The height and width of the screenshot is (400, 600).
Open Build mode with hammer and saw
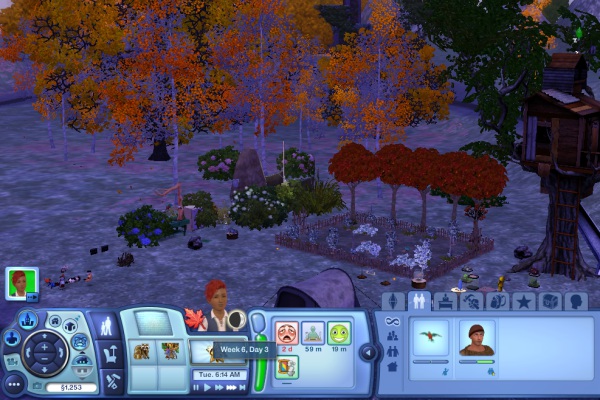click(112, 380)
